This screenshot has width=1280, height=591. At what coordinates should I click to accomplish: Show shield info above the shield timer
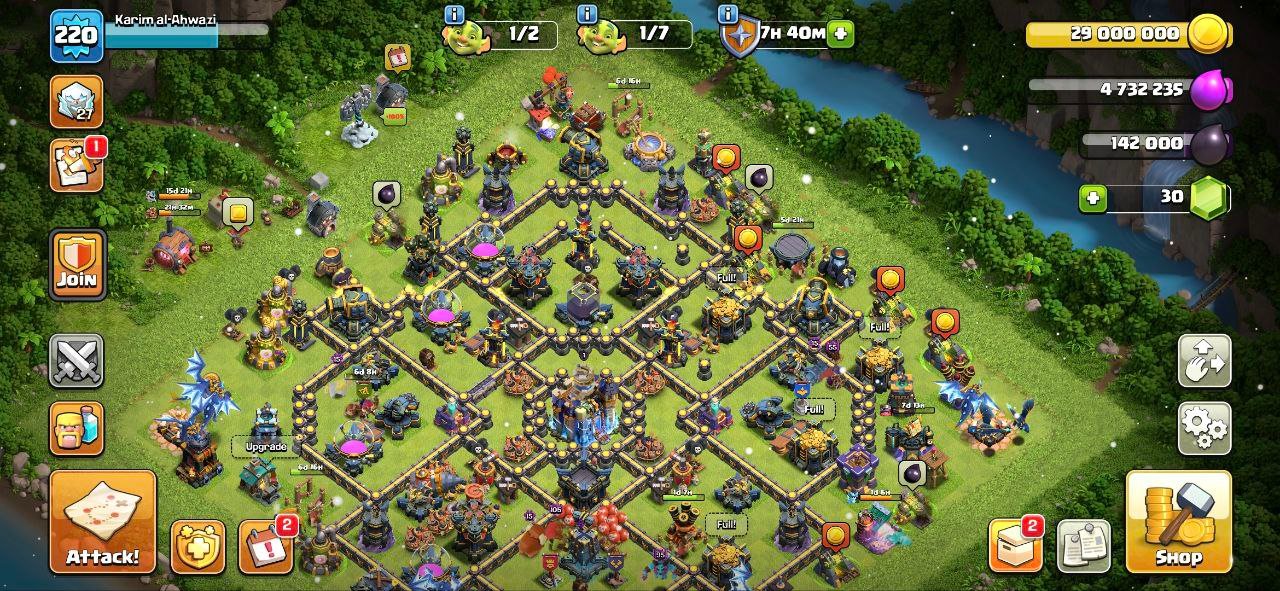[x=729, y=14]
